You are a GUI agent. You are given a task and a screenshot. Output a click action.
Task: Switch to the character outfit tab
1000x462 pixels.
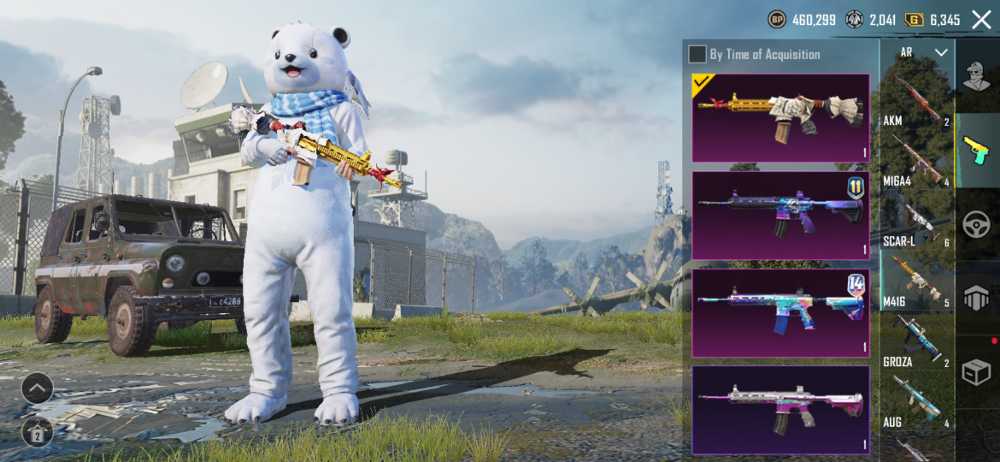[x=977, y=75]
